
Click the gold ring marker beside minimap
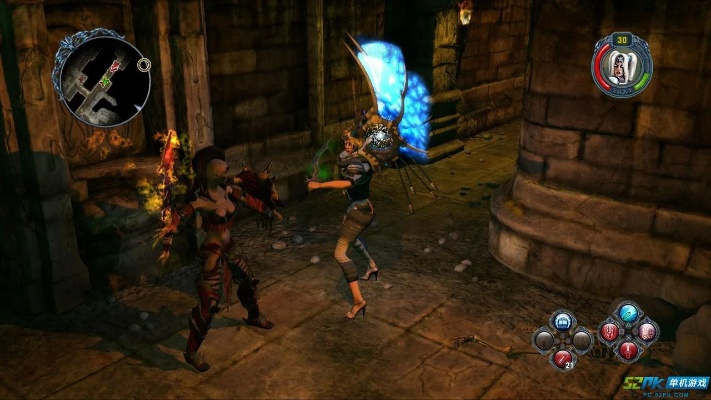click(145, 65)
